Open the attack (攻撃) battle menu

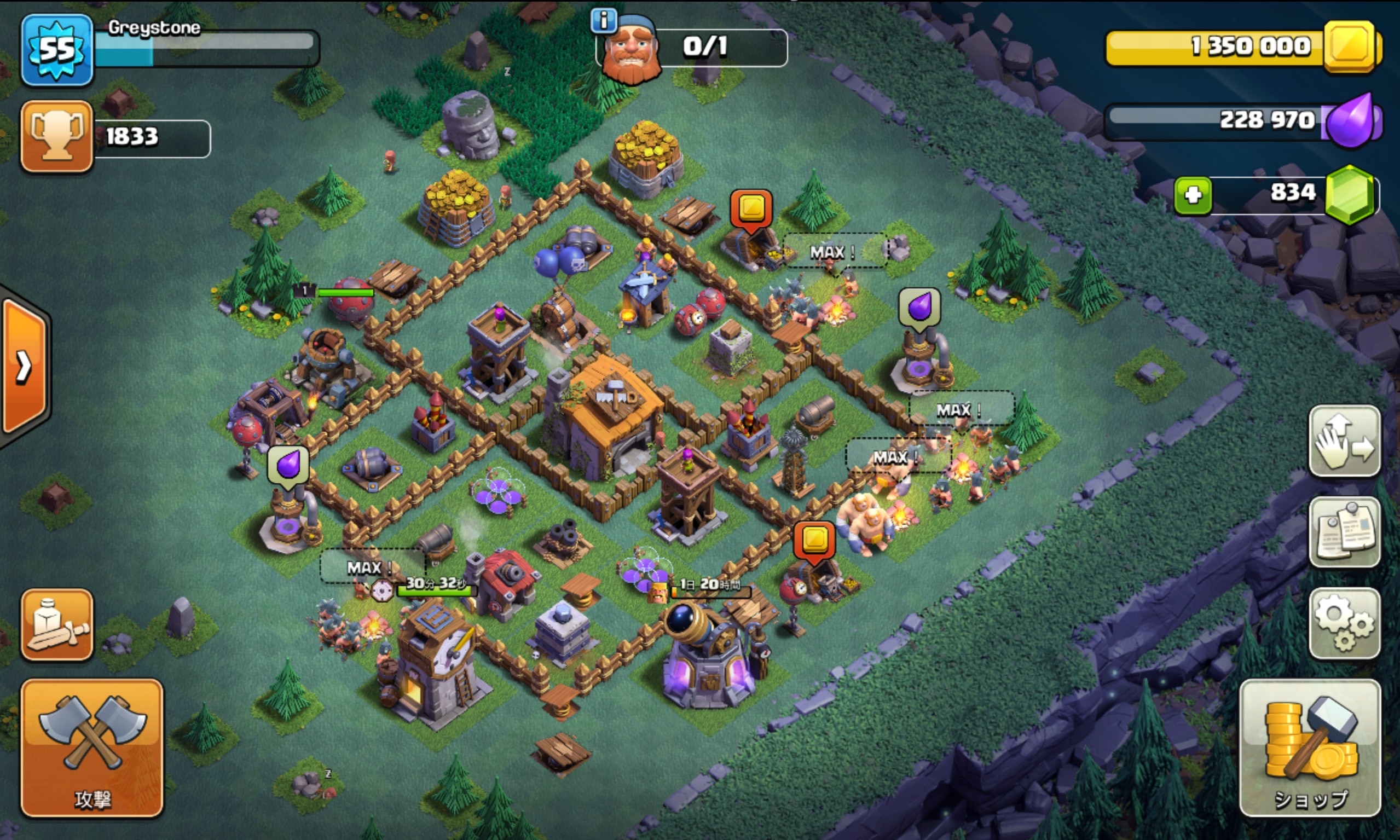point(92,747)
